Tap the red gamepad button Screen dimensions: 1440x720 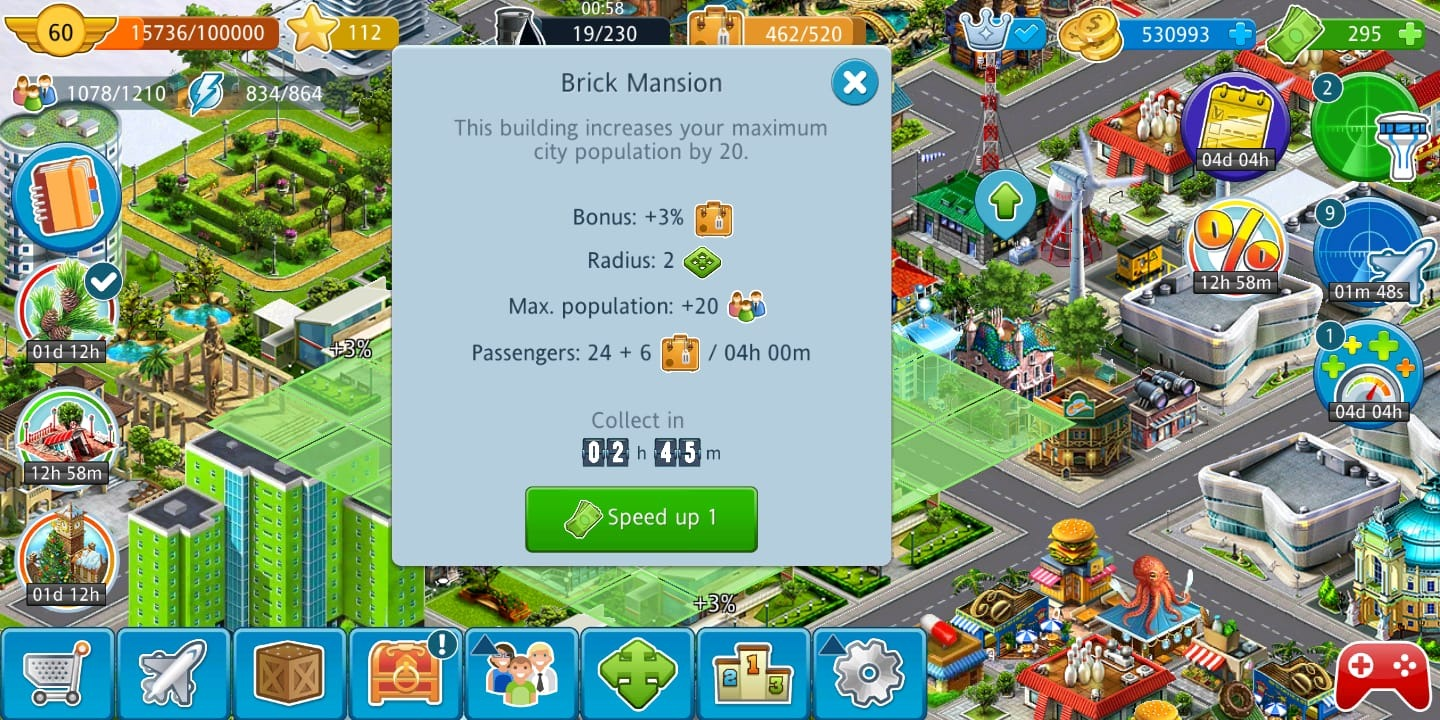[x=1383, y=671]
